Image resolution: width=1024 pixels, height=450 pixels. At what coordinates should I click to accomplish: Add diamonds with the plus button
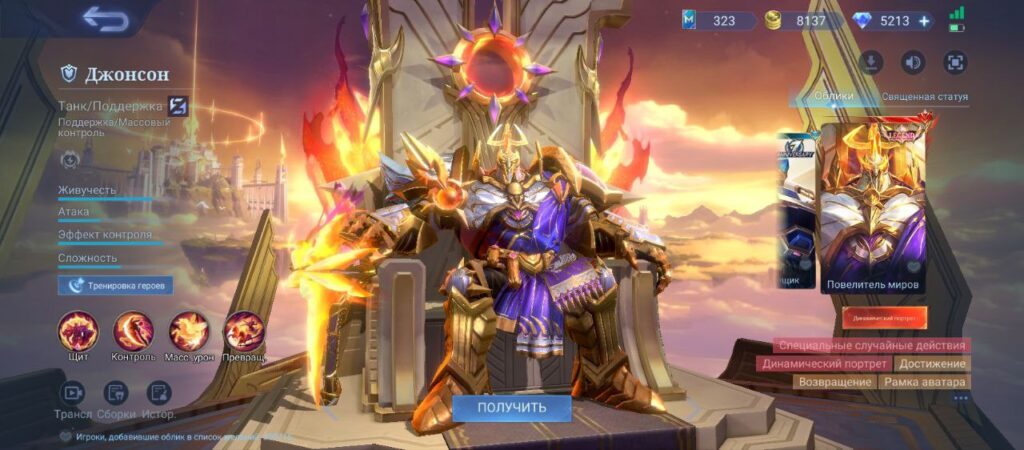tap(923, 20)
